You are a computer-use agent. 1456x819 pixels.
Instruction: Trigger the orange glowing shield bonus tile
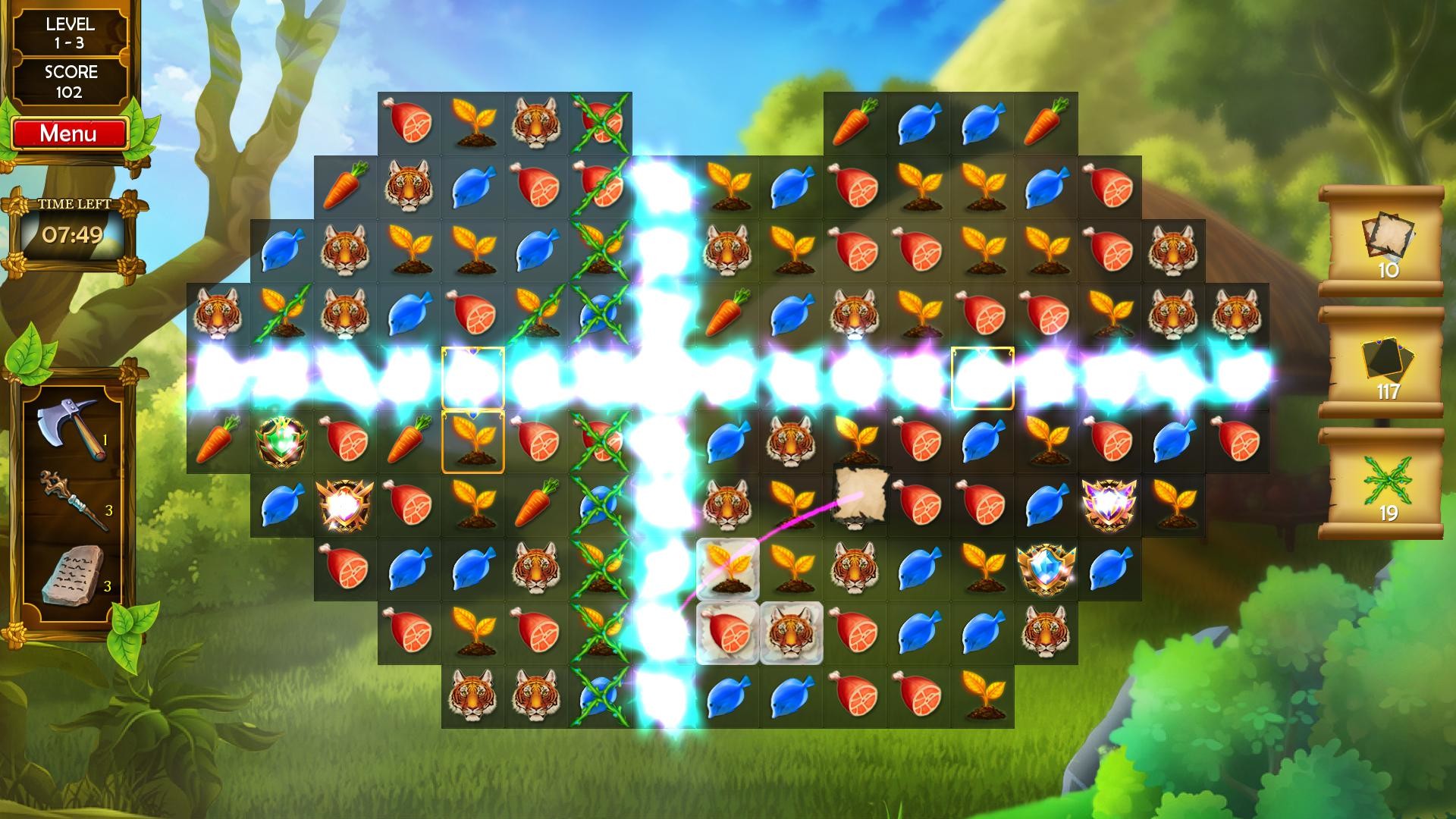tap(345, 505)
